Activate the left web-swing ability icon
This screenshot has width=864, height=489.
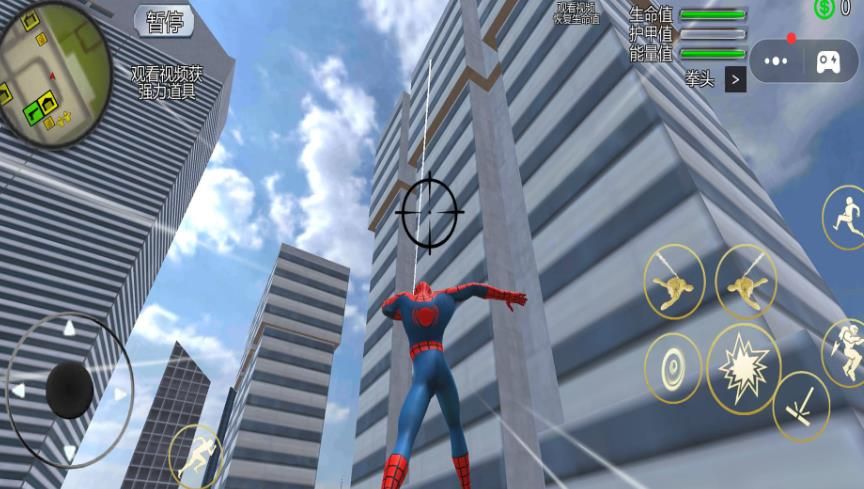pos(674,282)
